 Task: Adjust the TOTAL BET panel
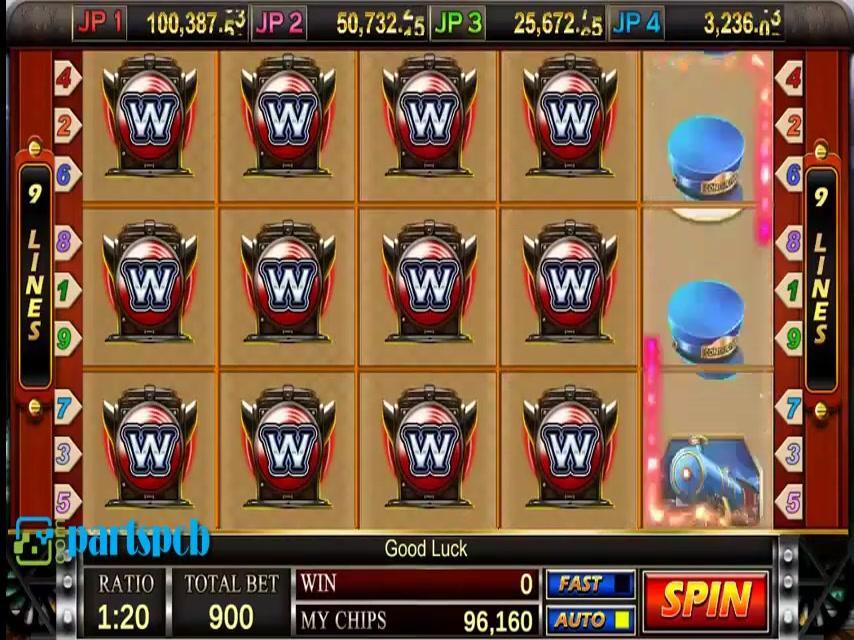pos(231,602)
